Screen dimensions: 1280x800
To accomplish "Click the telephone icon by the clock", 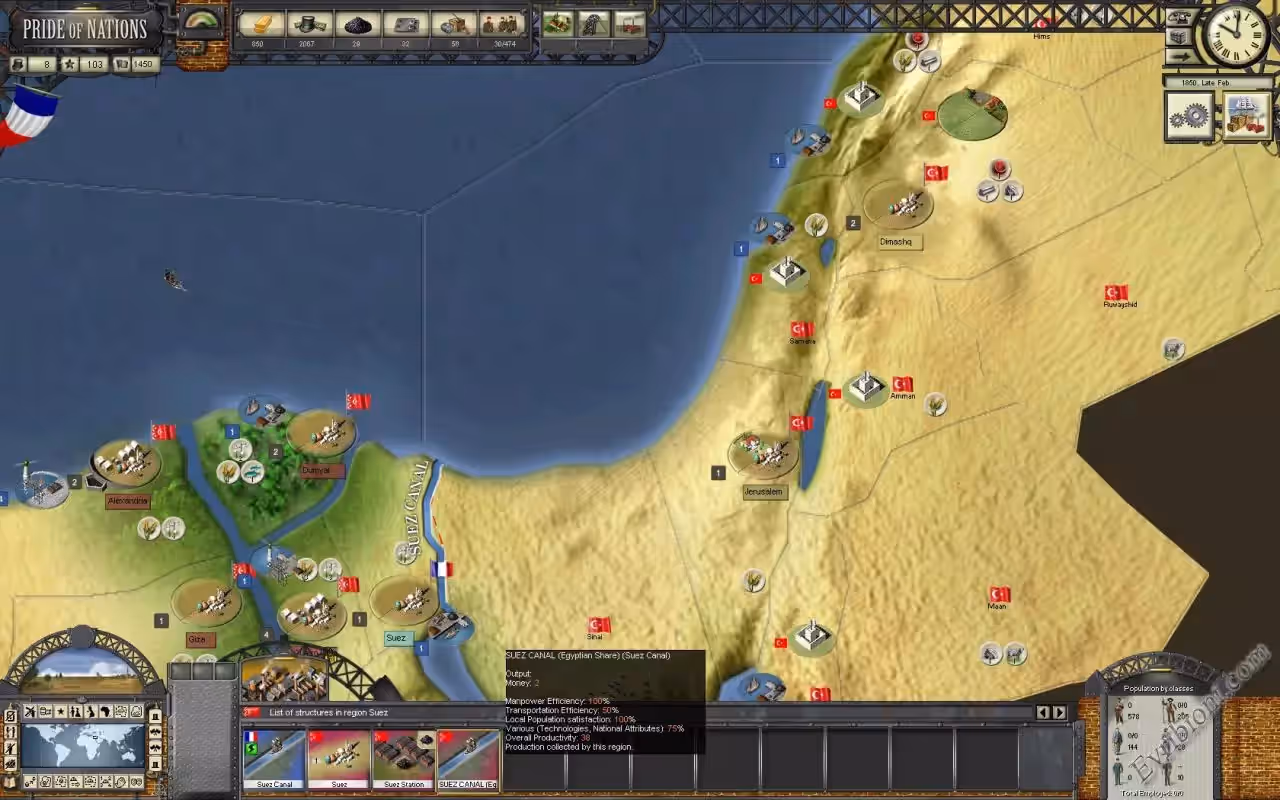I will (1180, 17).
